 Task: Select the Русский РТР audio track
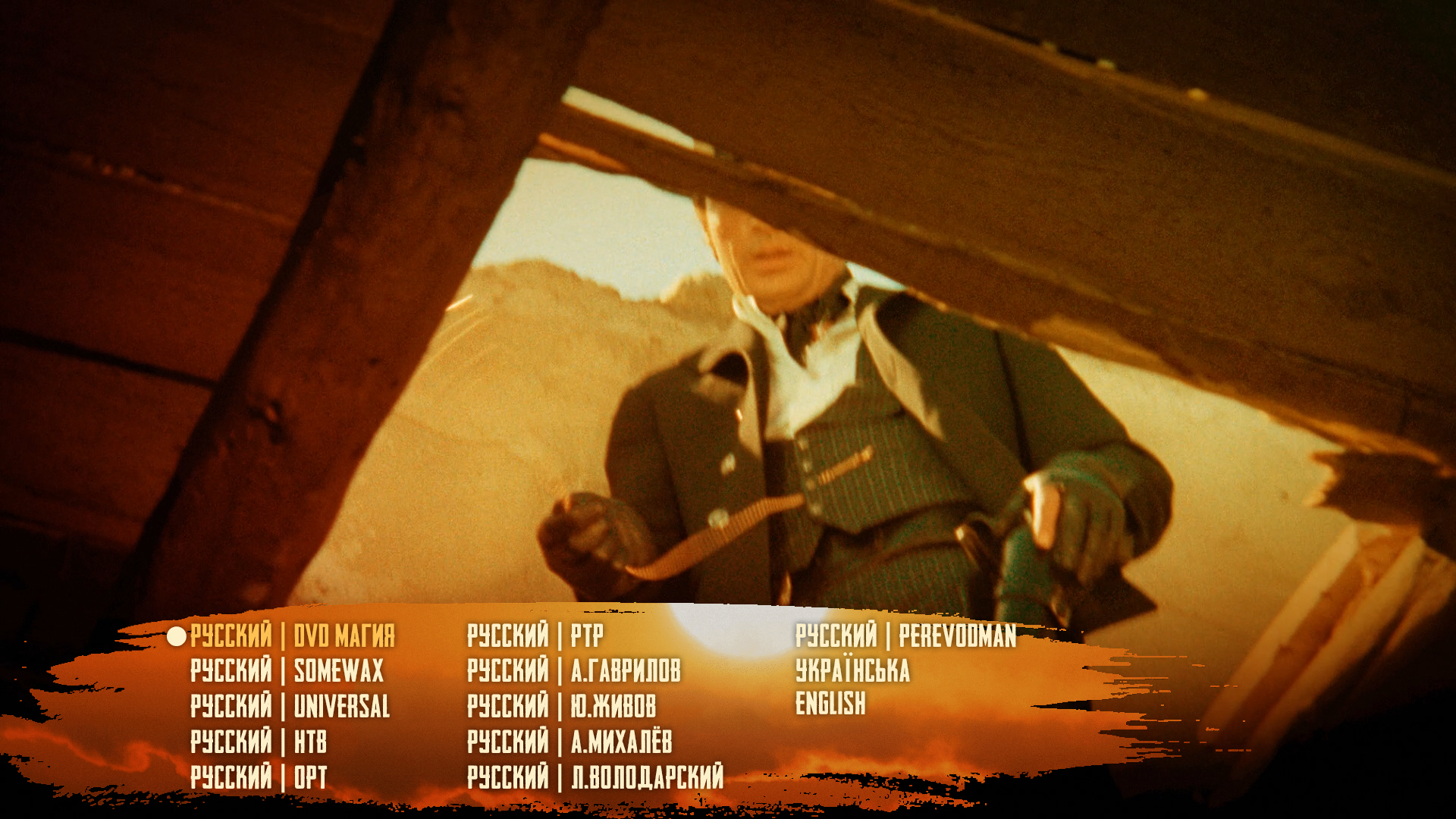tap(535, 635)
